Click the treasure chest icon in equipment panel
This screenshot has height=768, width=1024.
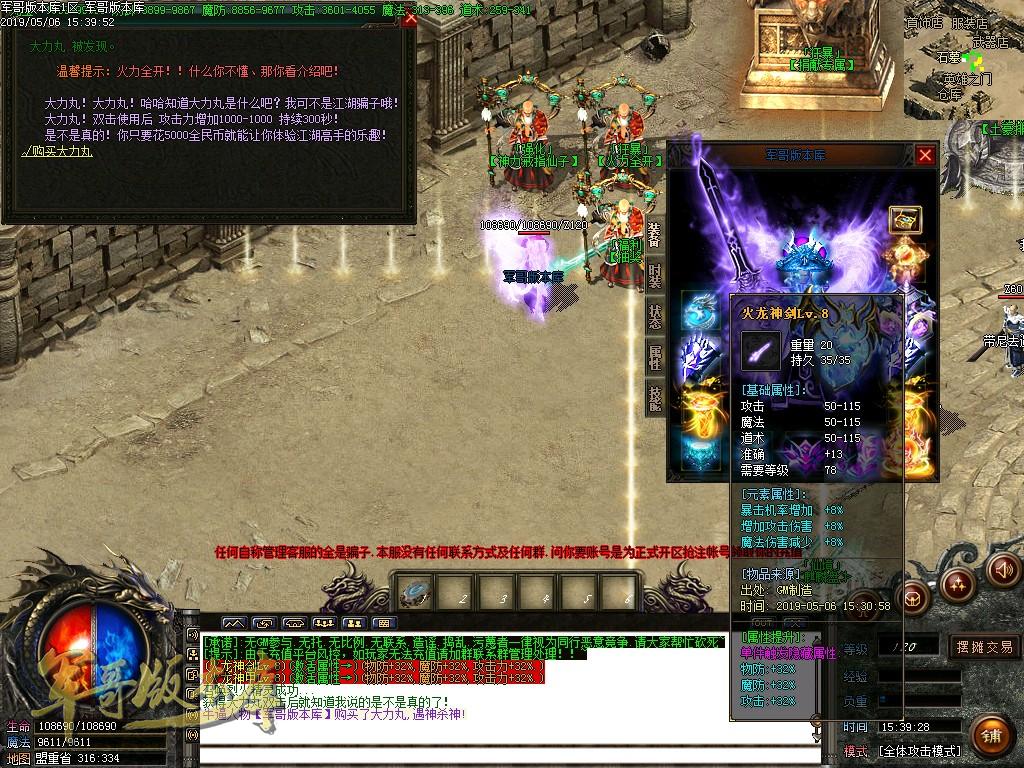904,220
